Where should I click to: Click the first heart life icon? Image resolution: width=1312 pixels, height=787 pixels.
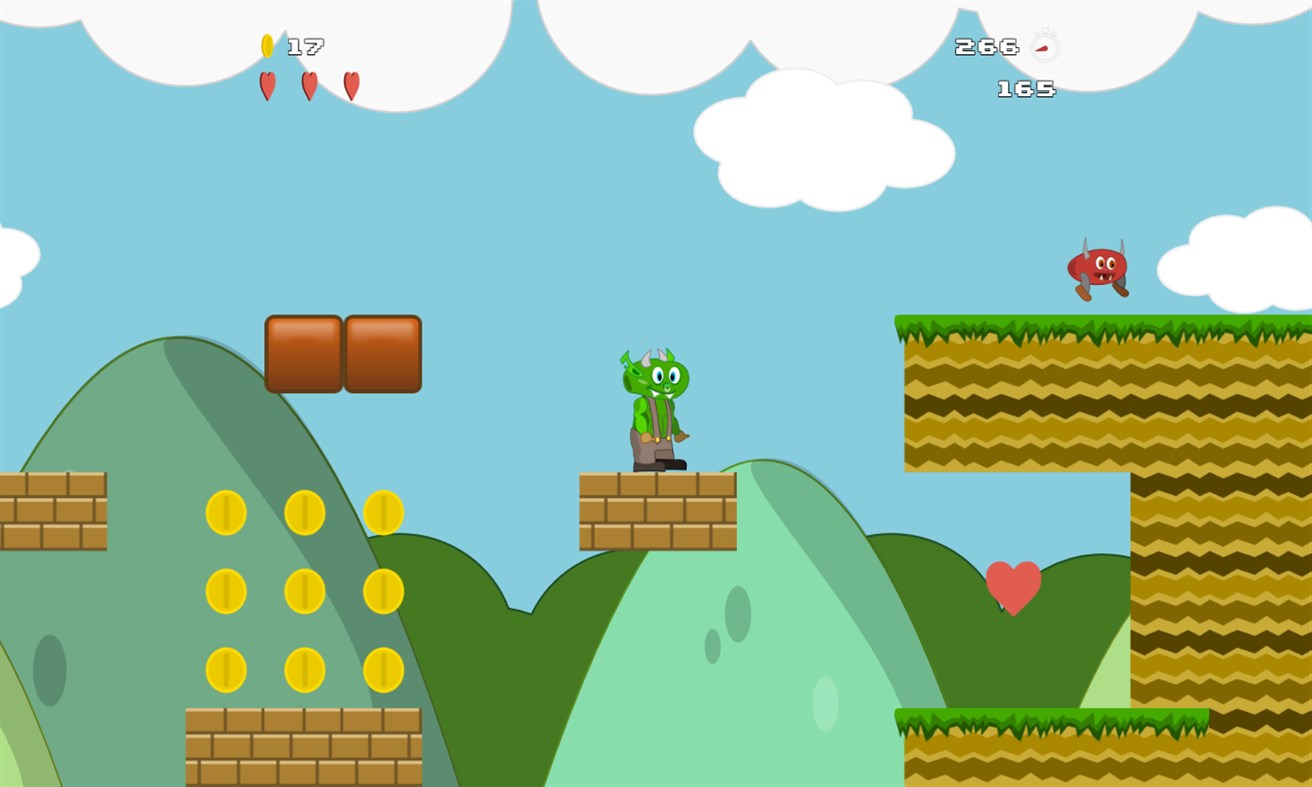(267, 86)
